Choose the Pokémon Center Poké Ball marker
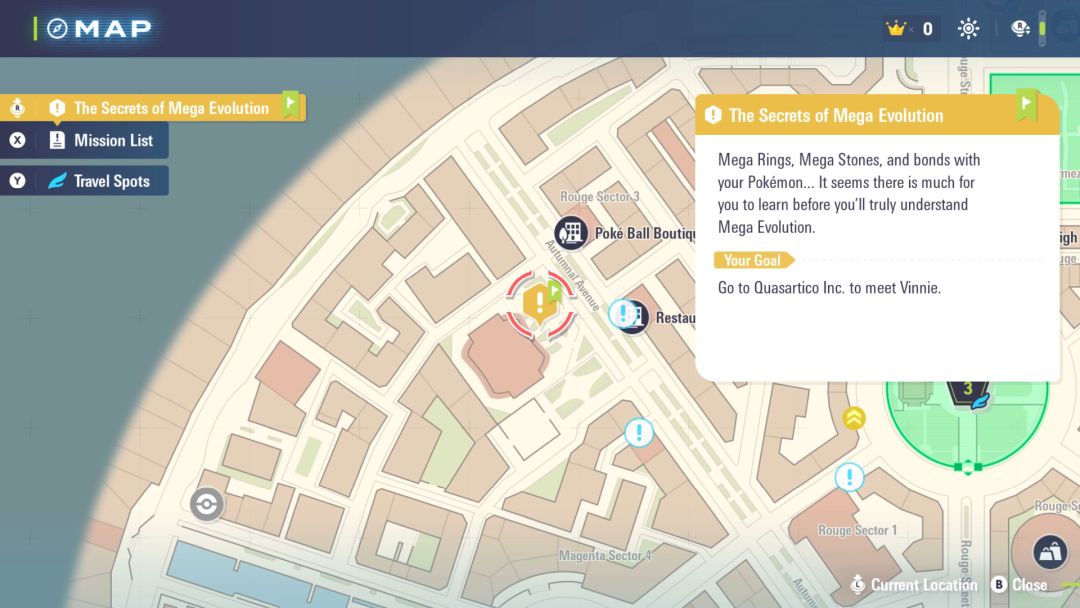The width and height of the screenshot is (1080, 608). tap(206, 504)
